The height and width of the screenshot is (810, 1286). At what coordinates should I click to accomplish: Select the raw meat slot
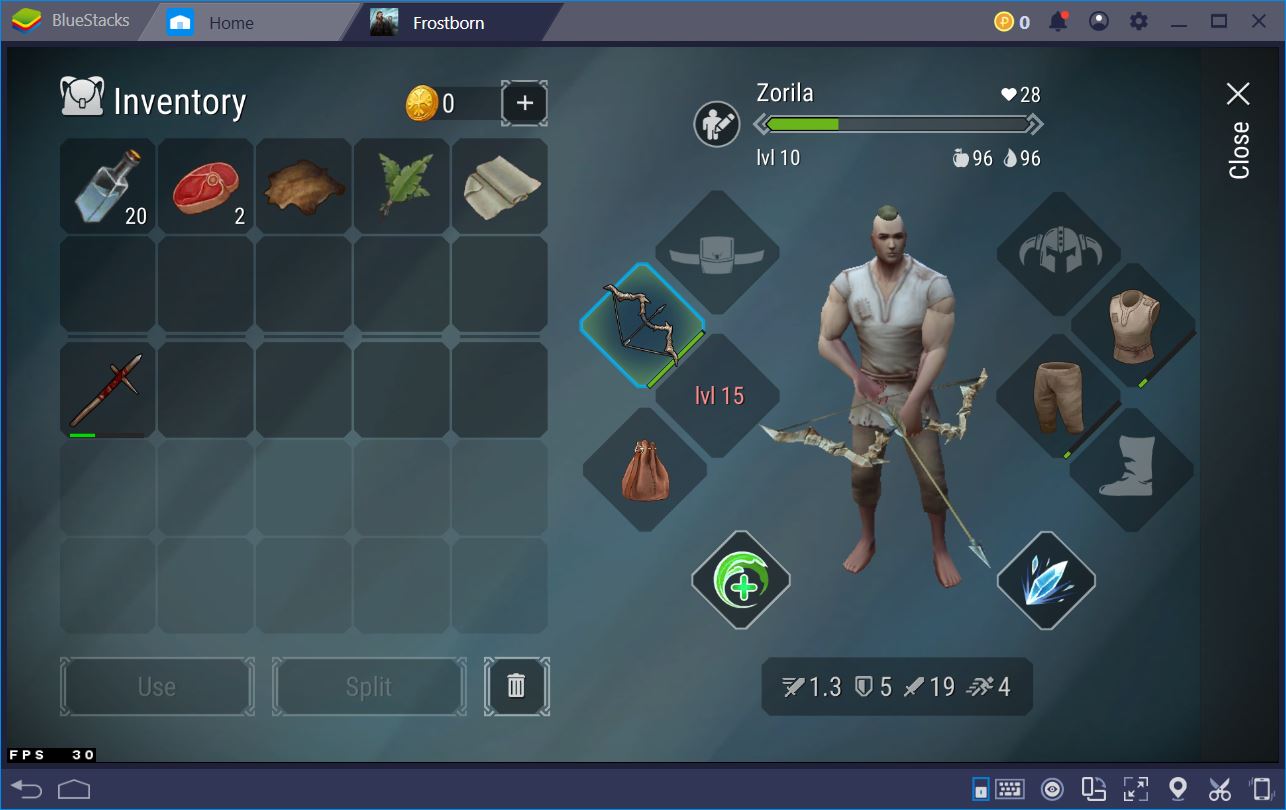pos(206,186)
